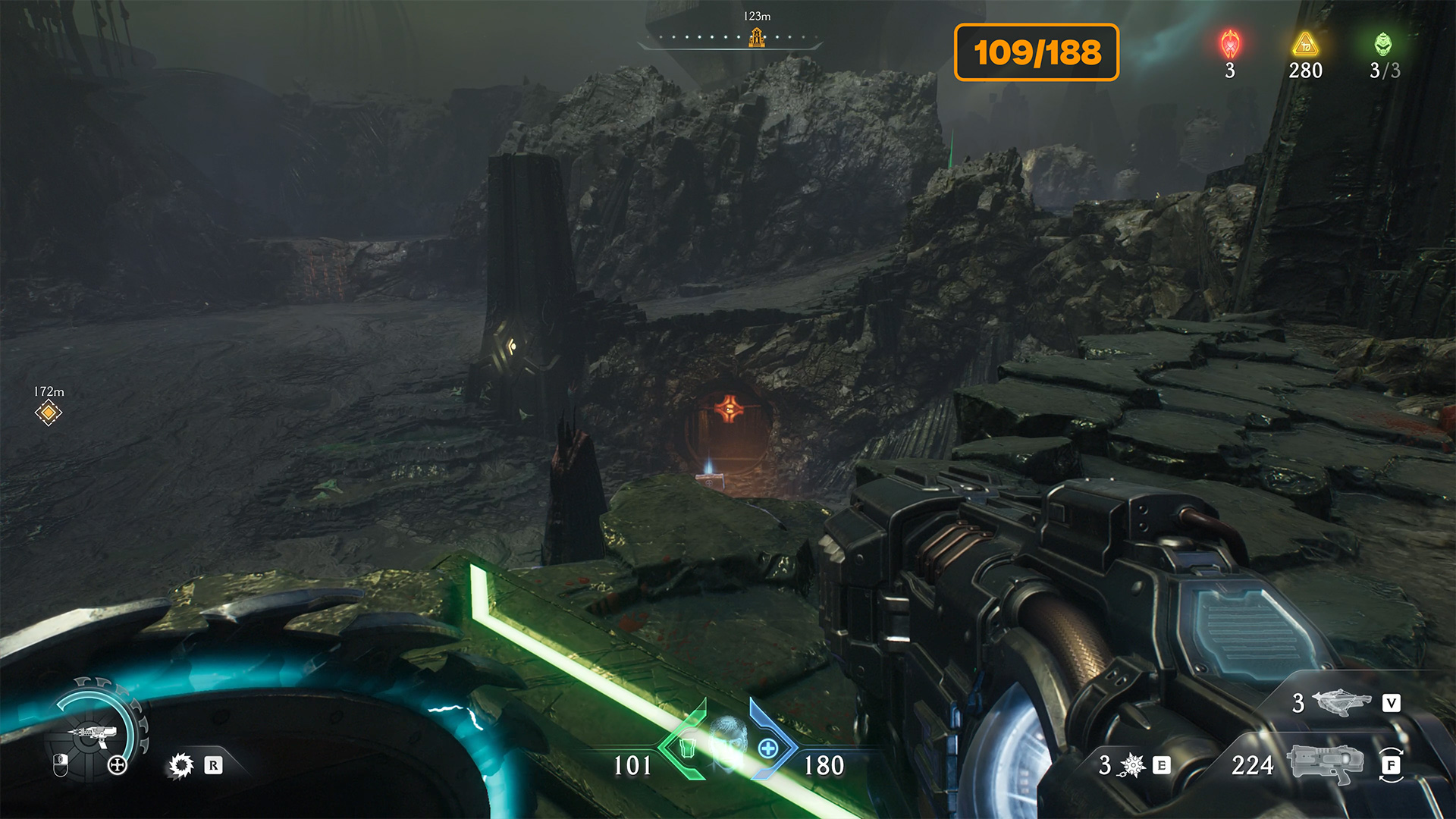Choose the secondary weapon icon with 3 ammo
The width and height of the screenshot is (1456, 819).
tap(1342, 702)
